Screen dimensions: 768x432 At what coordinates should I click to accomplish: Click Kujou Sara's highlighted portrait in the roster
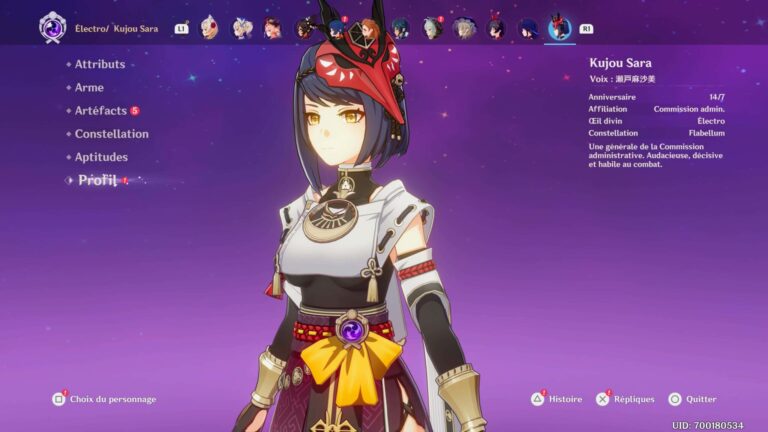559,27
